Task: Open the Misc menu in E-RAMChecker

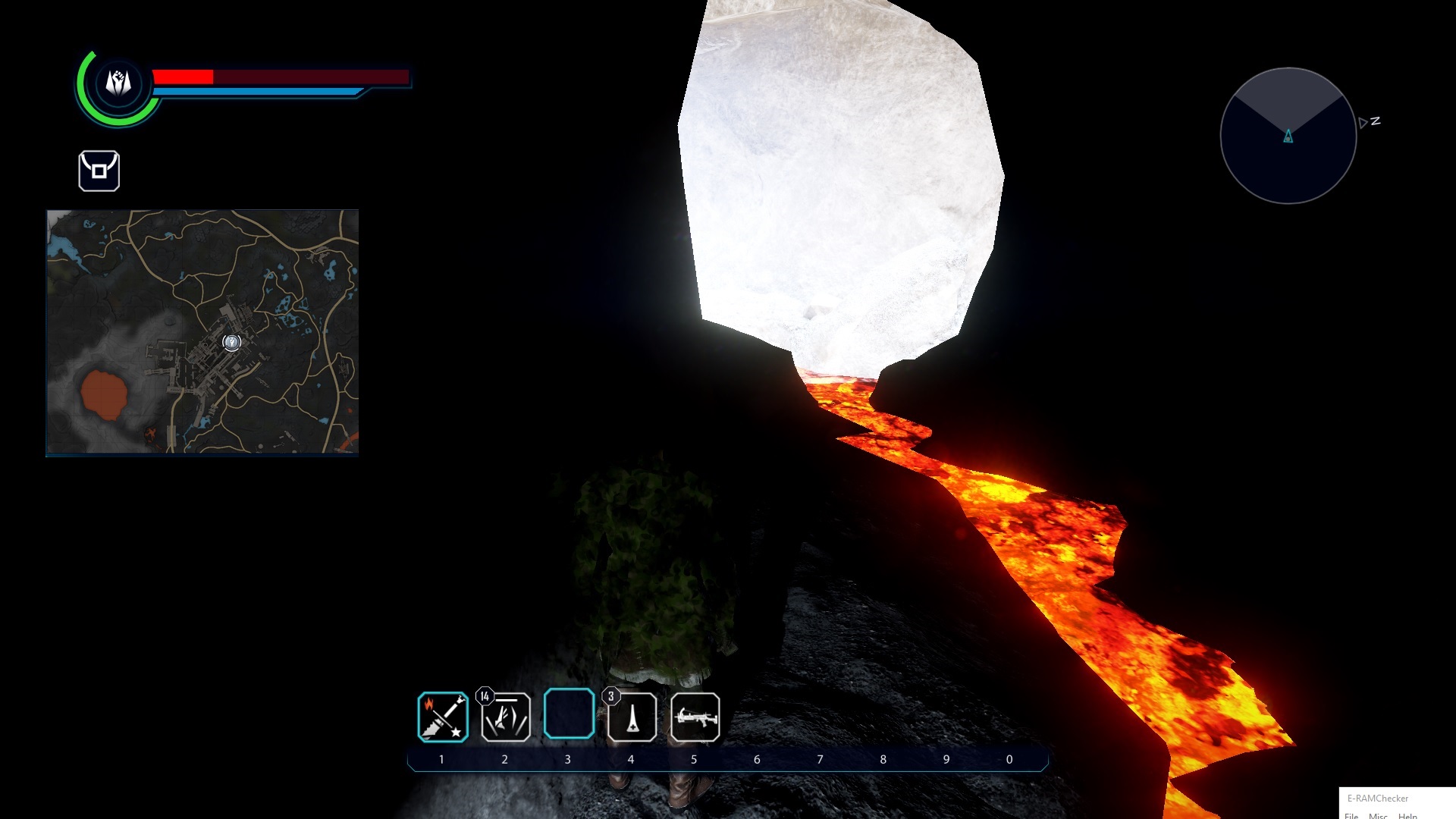Action: 1378,815
